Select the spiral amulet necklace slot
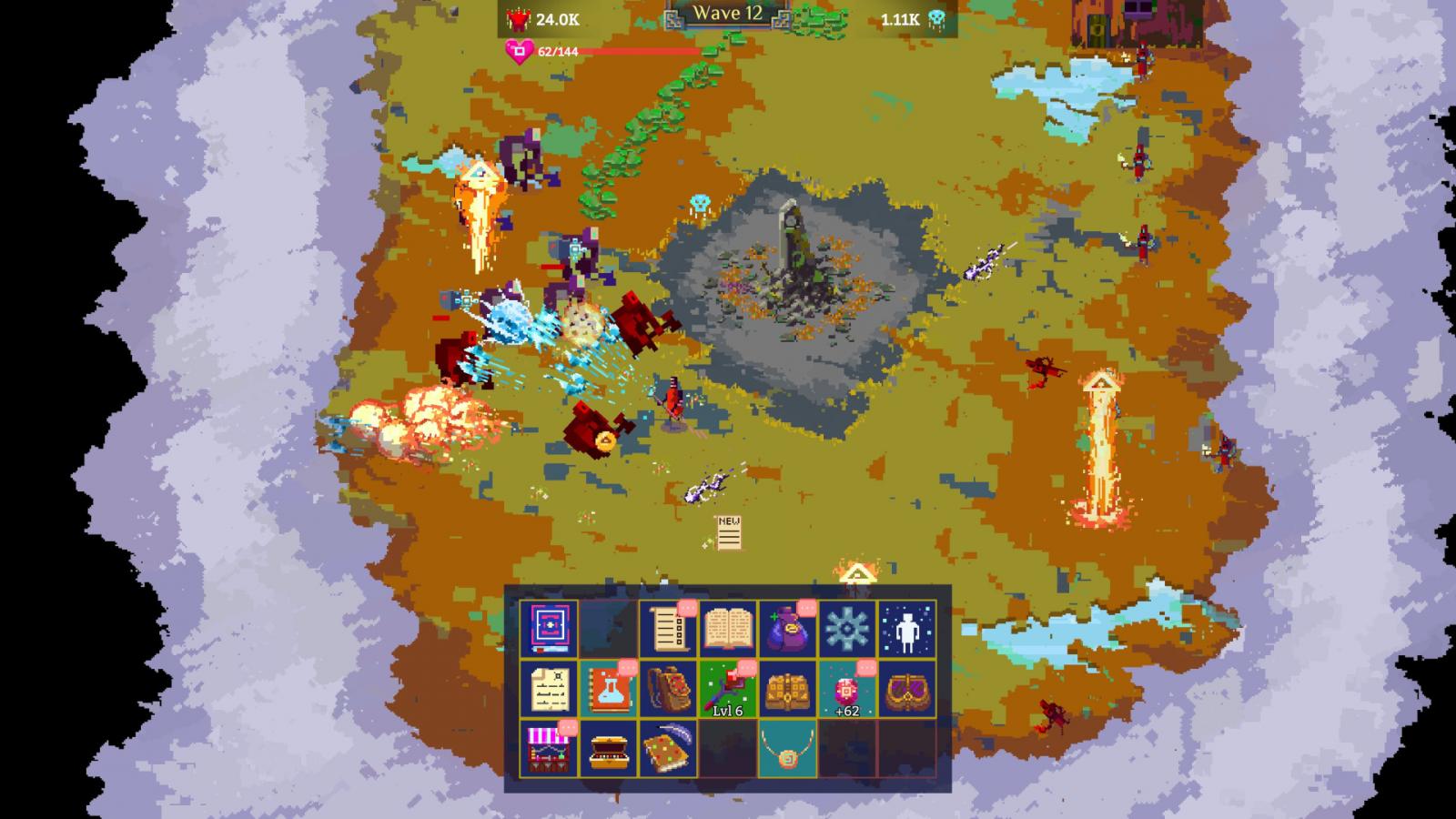 click(x=787, y=748)
